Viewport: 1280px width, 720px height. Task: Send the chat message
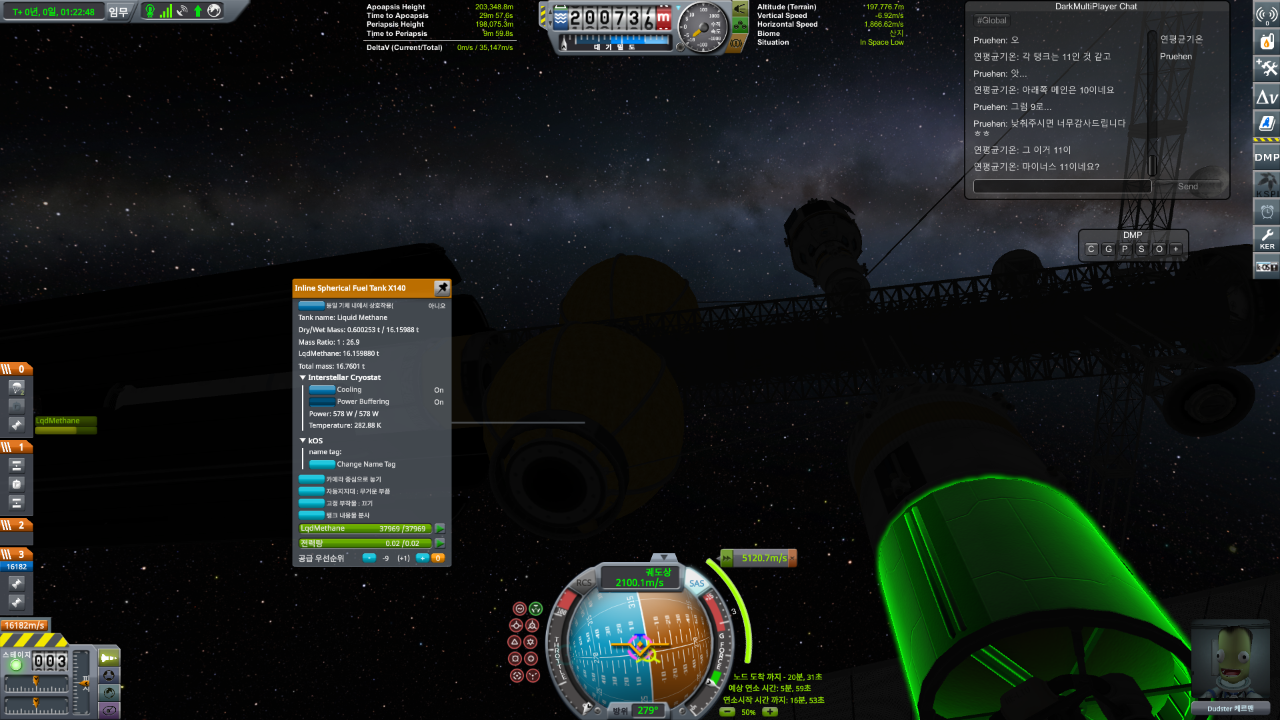coord(1188,186)
